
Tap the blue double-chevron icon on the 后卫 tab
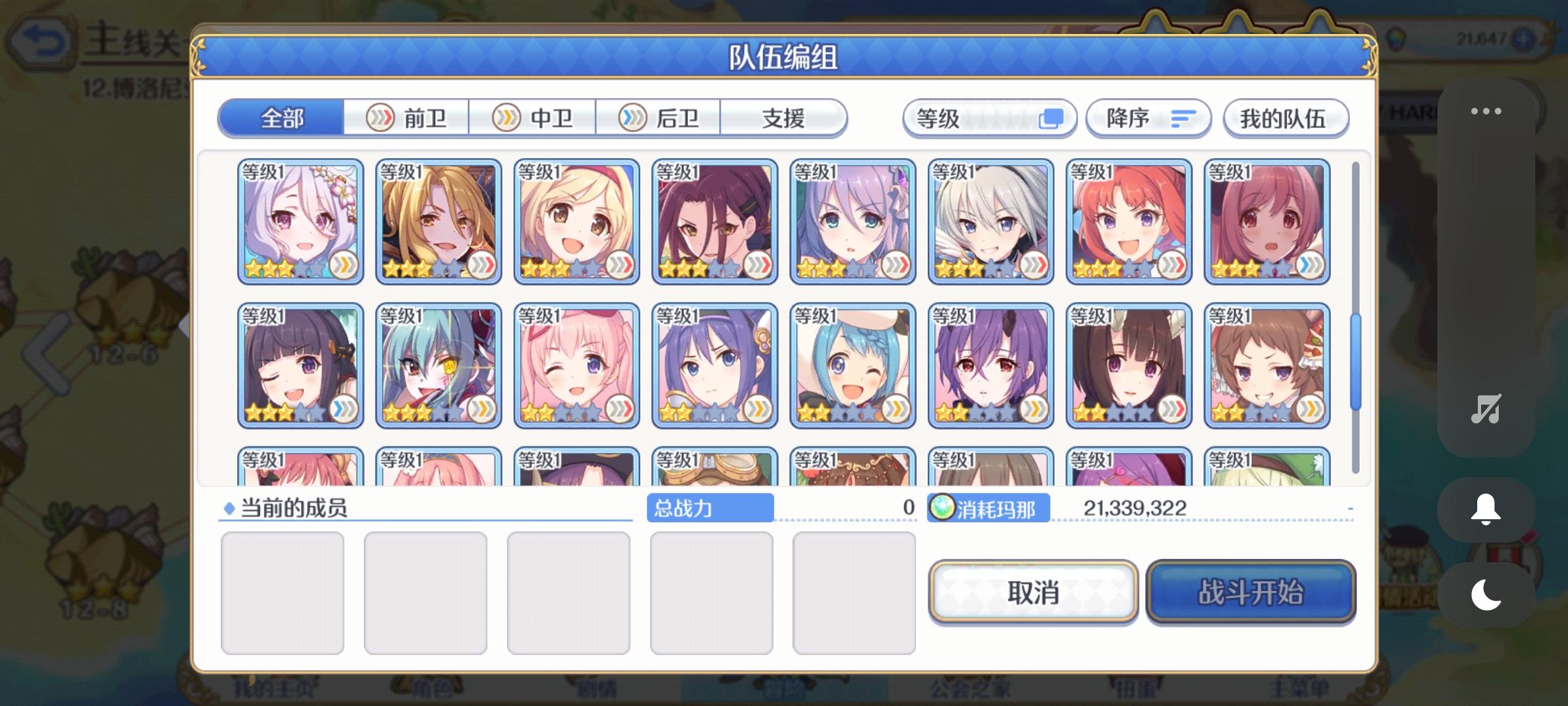coord(631,118)
